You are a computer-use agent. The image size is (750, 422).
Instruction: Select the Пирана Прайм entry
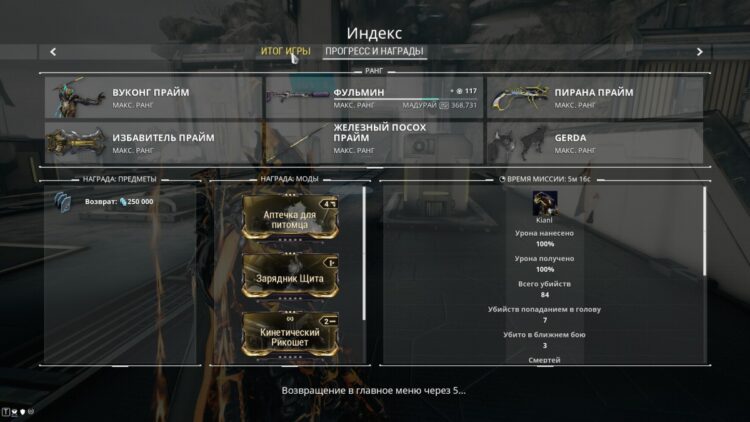tap(594, 98)
